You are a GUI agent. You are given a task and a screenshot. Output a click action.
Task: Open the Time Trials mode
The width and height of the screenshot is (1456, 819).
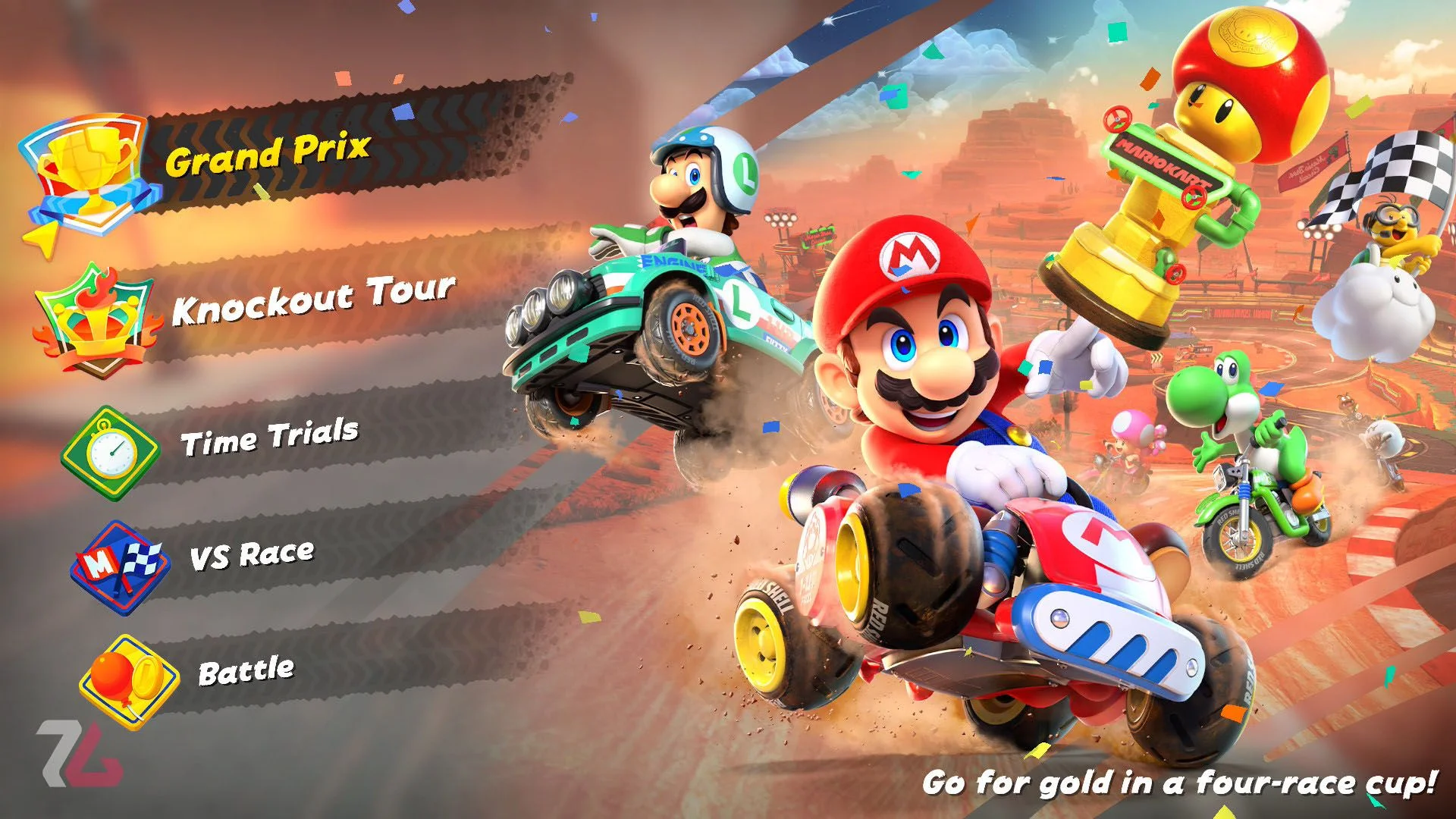[x=269, y=438]
